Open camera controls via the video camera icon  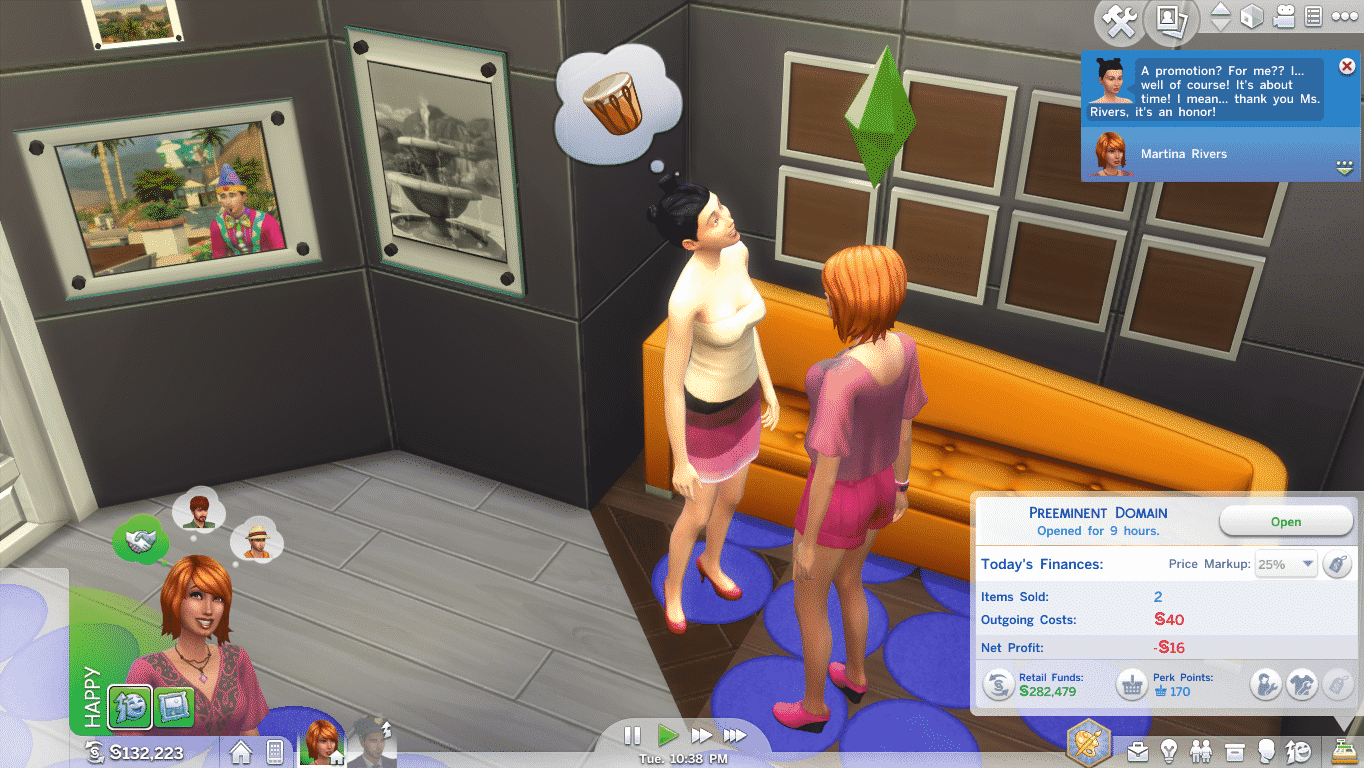tap(1283, 17)
